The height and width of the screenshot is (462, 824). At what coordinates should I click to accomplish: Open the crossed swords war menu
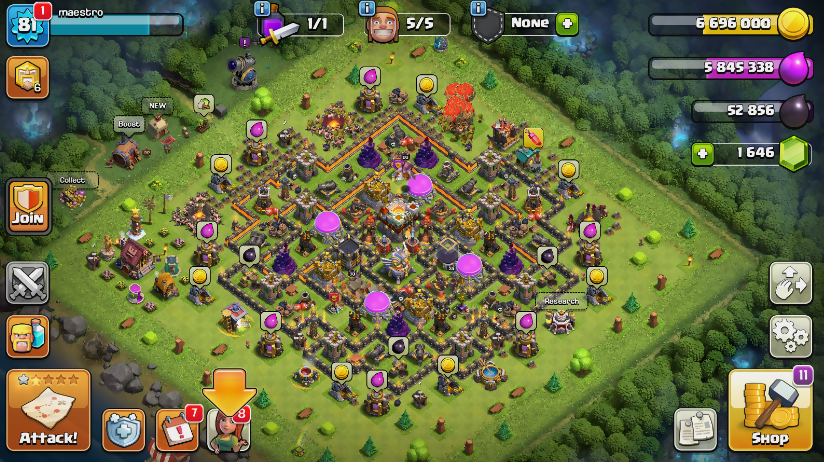coord(27,283)
